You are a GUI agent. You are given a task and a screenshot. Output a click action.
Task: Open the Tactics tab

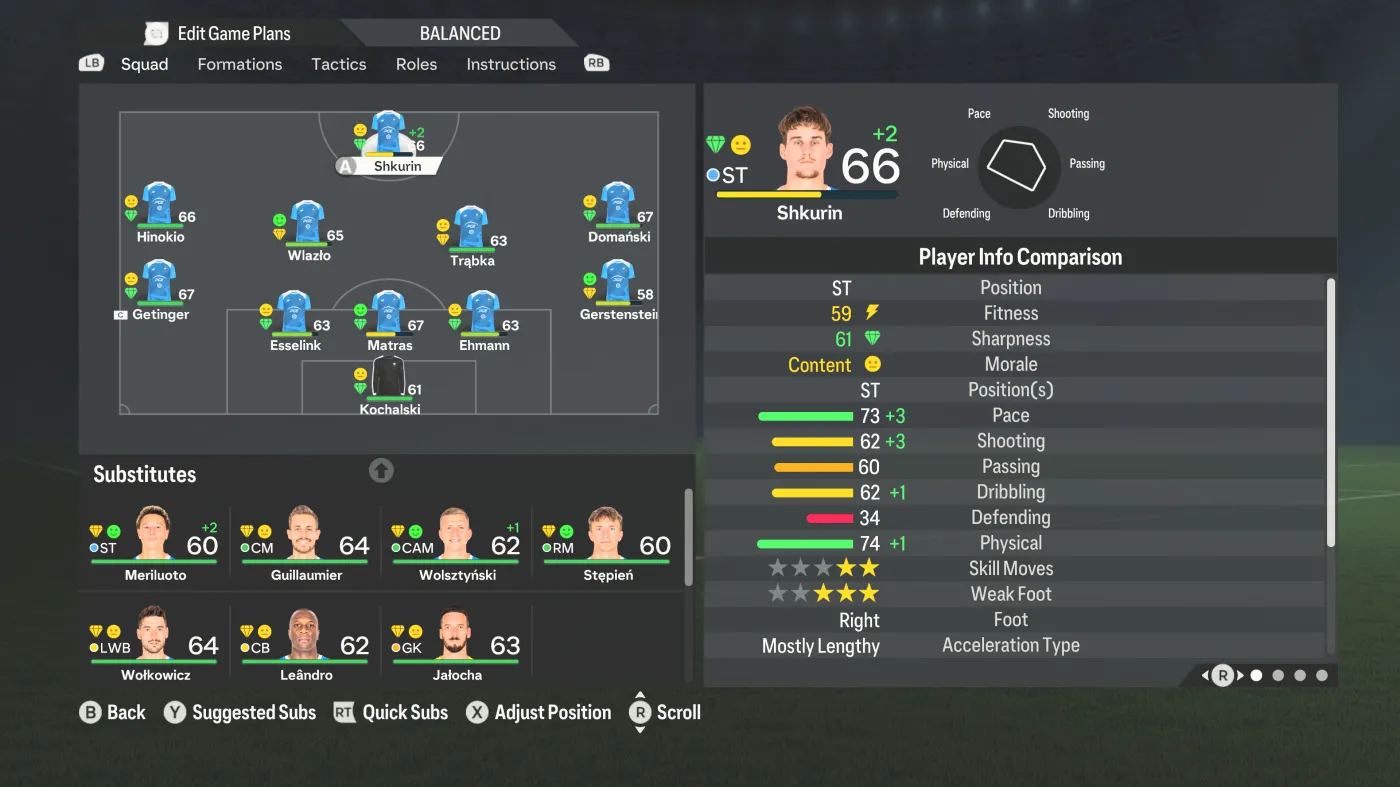coord(338,64)
